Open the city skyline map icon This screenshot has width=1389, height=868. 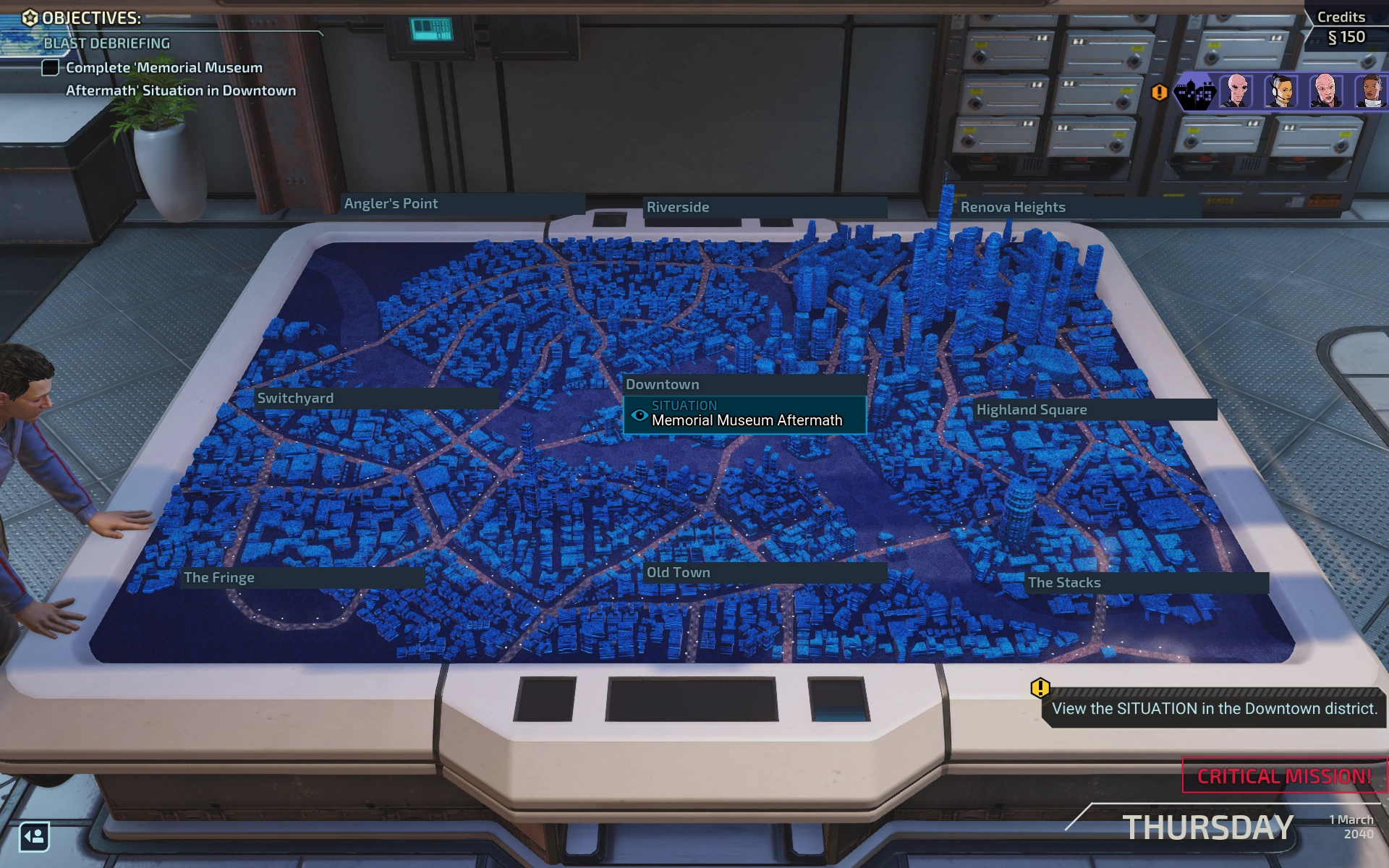pyautogui.click(x=1194, y=92)
